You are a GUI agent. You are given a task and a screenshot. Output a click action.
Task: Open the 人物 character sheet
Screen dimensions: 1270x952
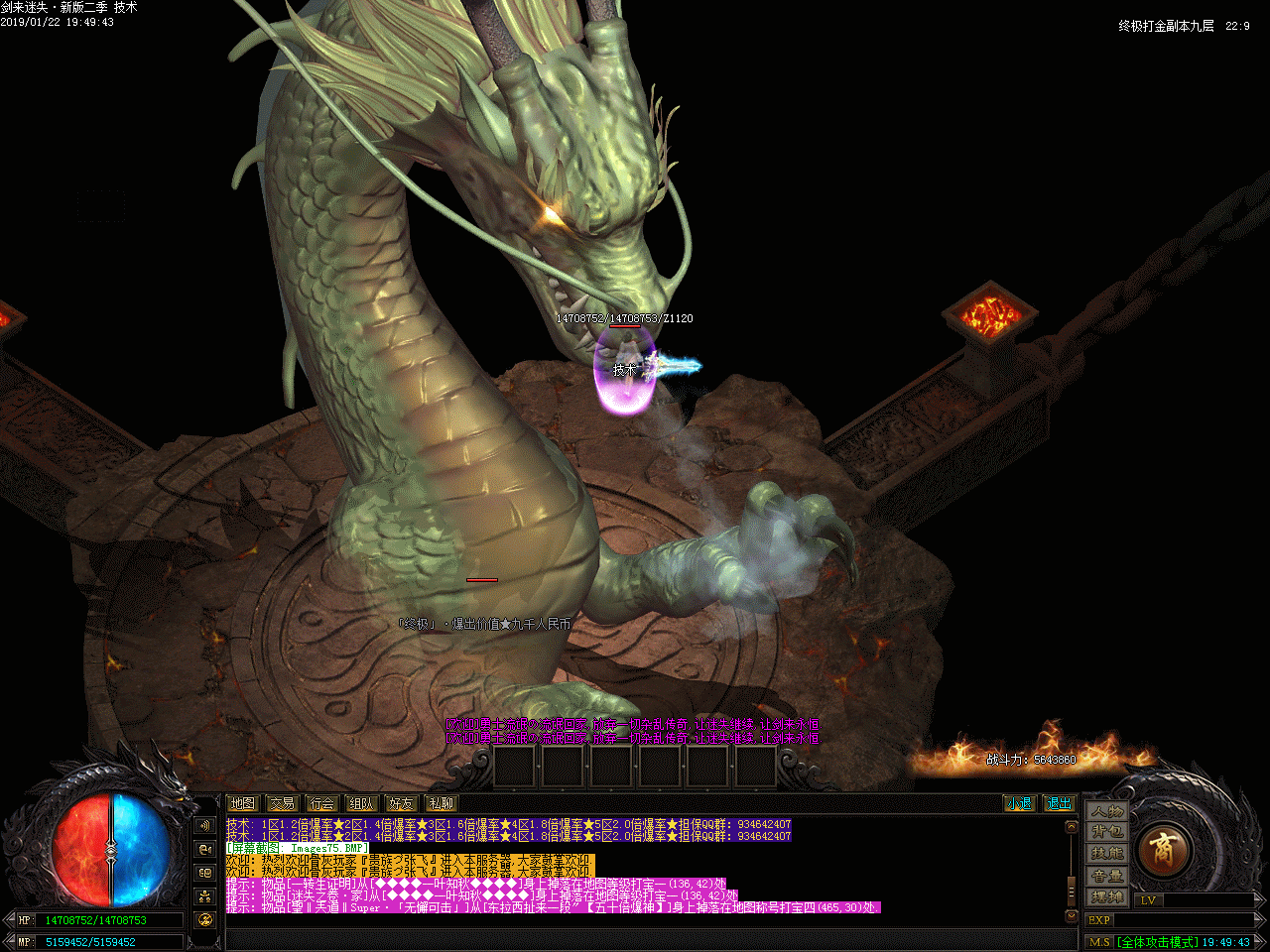point(1107,811)
